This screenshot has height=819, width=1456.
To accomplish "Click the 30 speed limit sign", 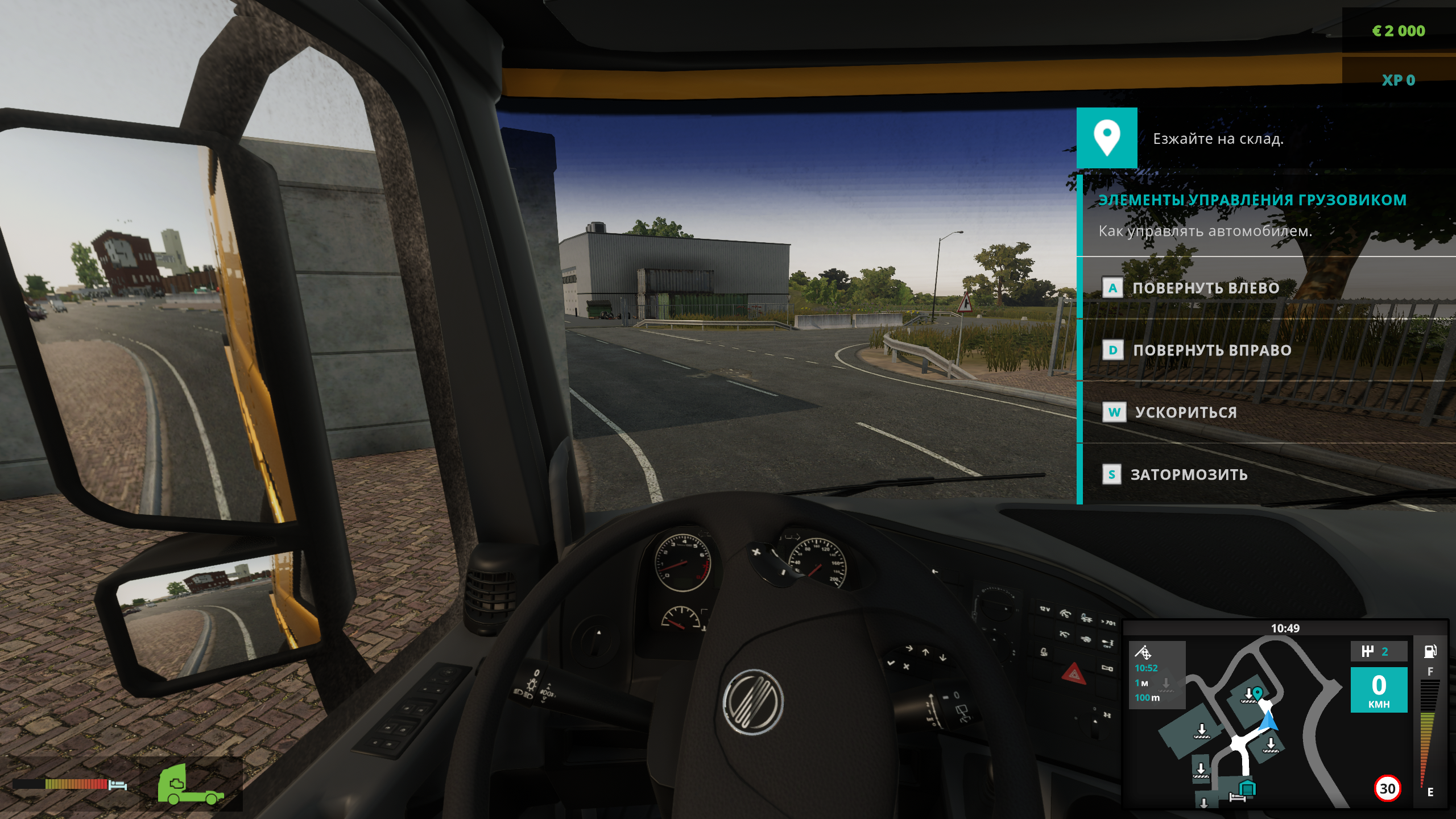I will [x=1387, y=789].
